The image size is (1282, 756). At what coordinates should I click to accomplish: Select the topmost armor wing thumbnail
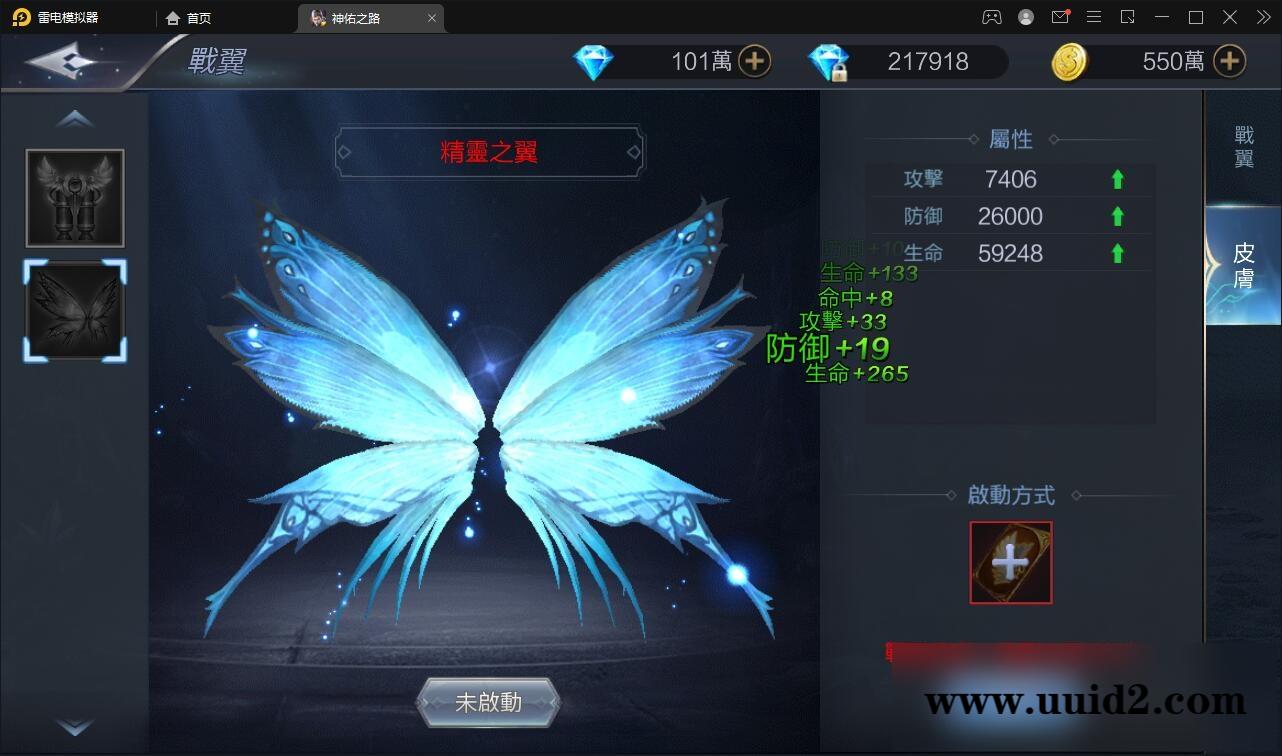(x=75, y=197)
